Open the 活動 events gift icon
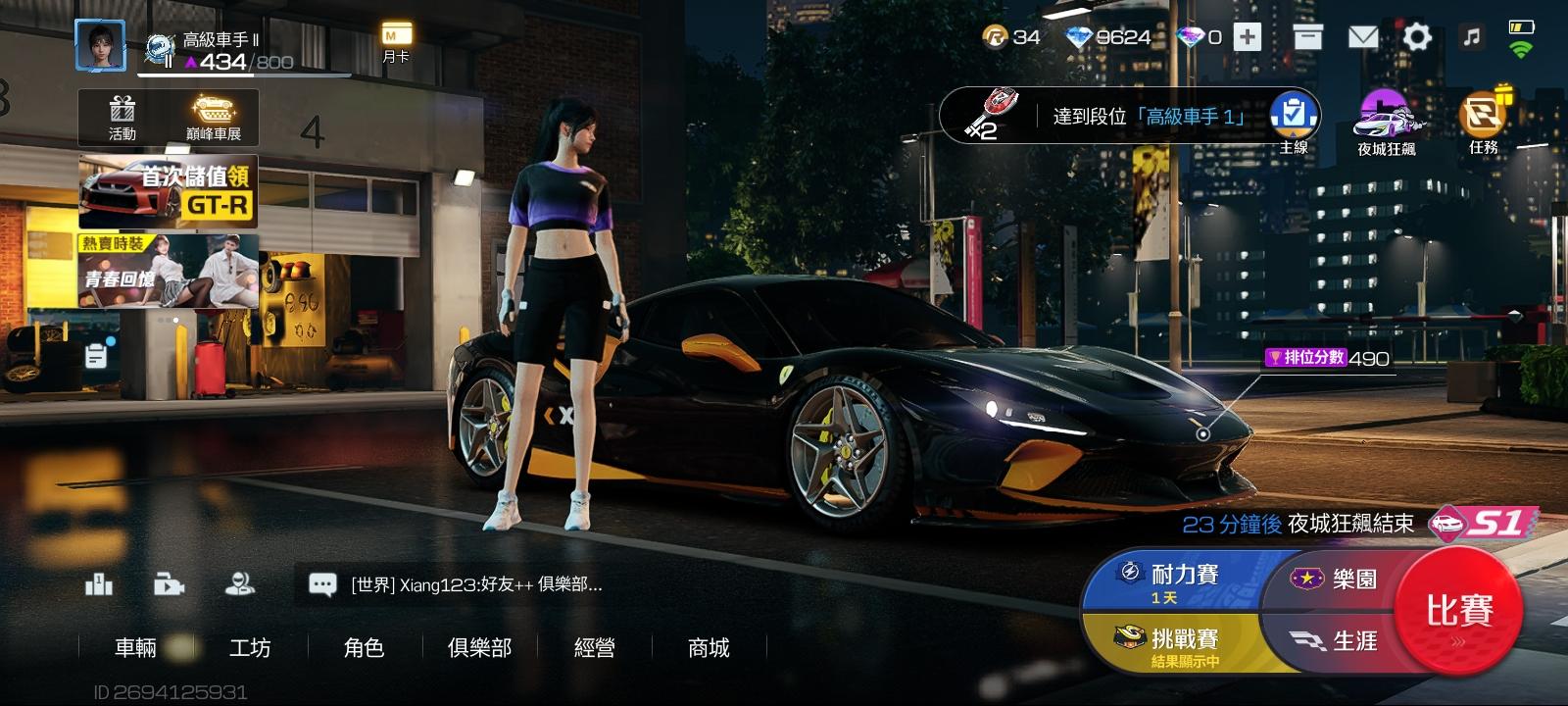Image resolution: width=1568 pixels, height=706 pixels. [x=122, y=119]
